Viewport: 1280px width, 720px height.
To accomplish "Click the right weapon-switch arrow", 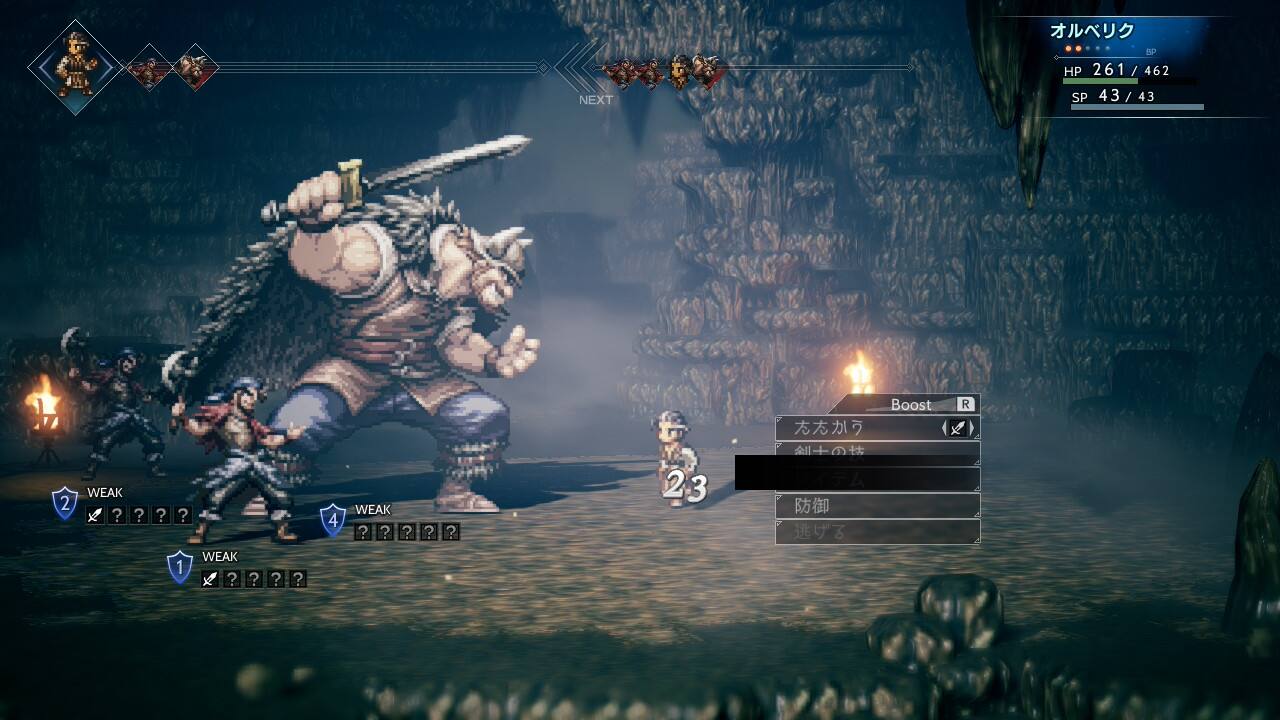I will tap(972, 428).
